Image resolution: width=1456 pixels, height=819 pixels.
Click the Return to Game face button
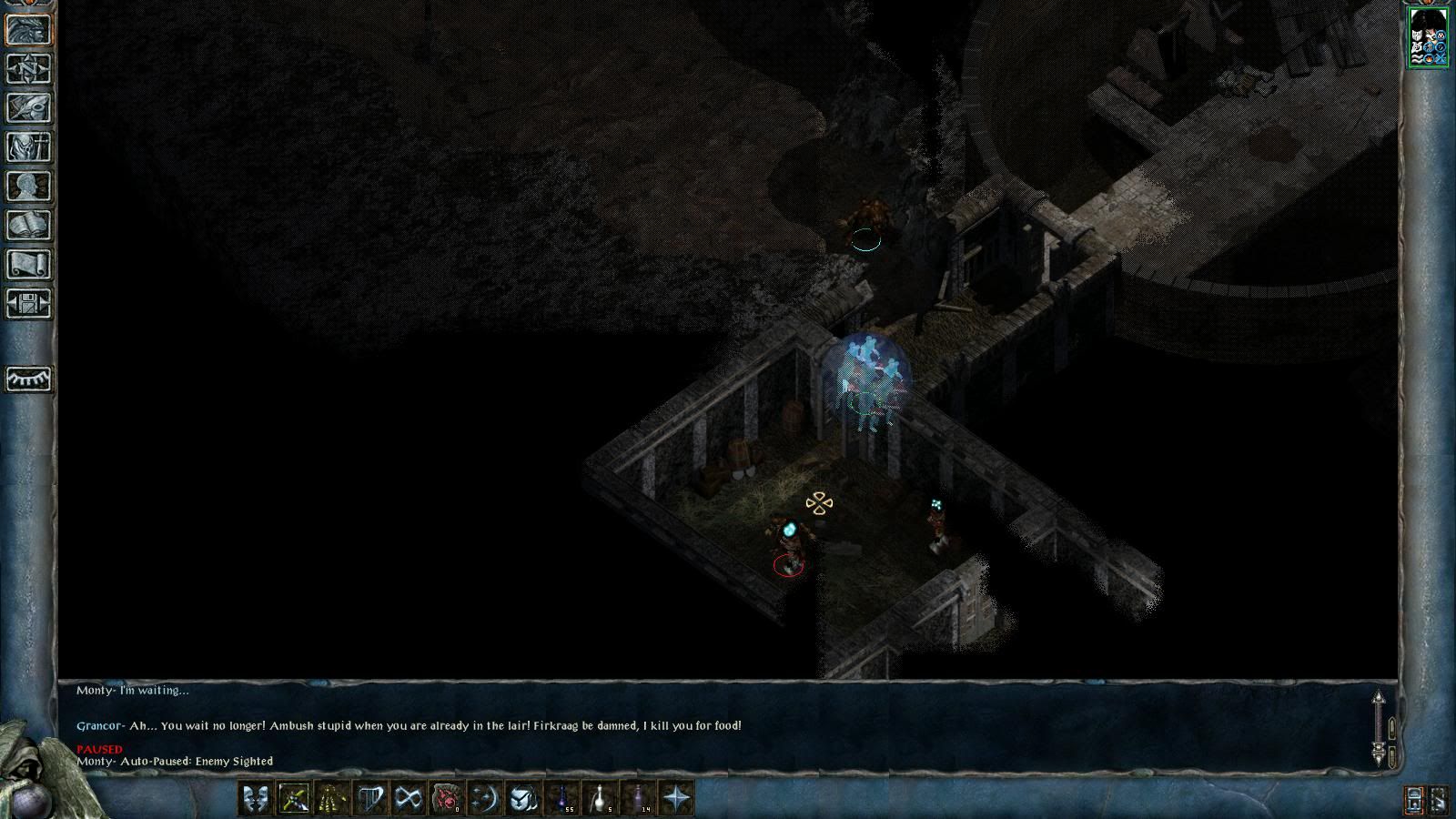click(29, 29)
